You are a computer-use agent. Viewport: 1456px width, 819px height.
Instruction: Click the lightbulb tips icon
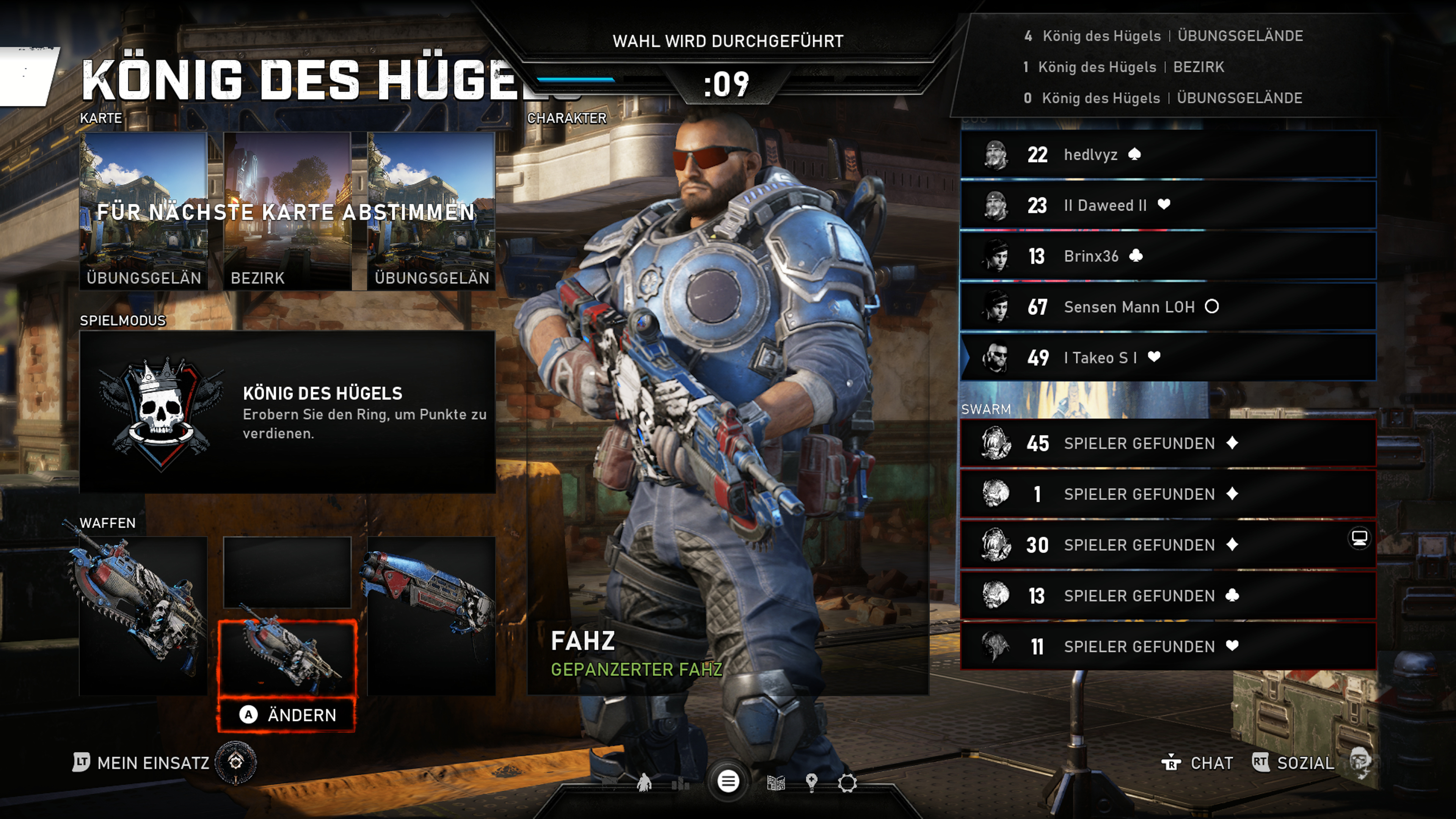click(x=812, y=783)
